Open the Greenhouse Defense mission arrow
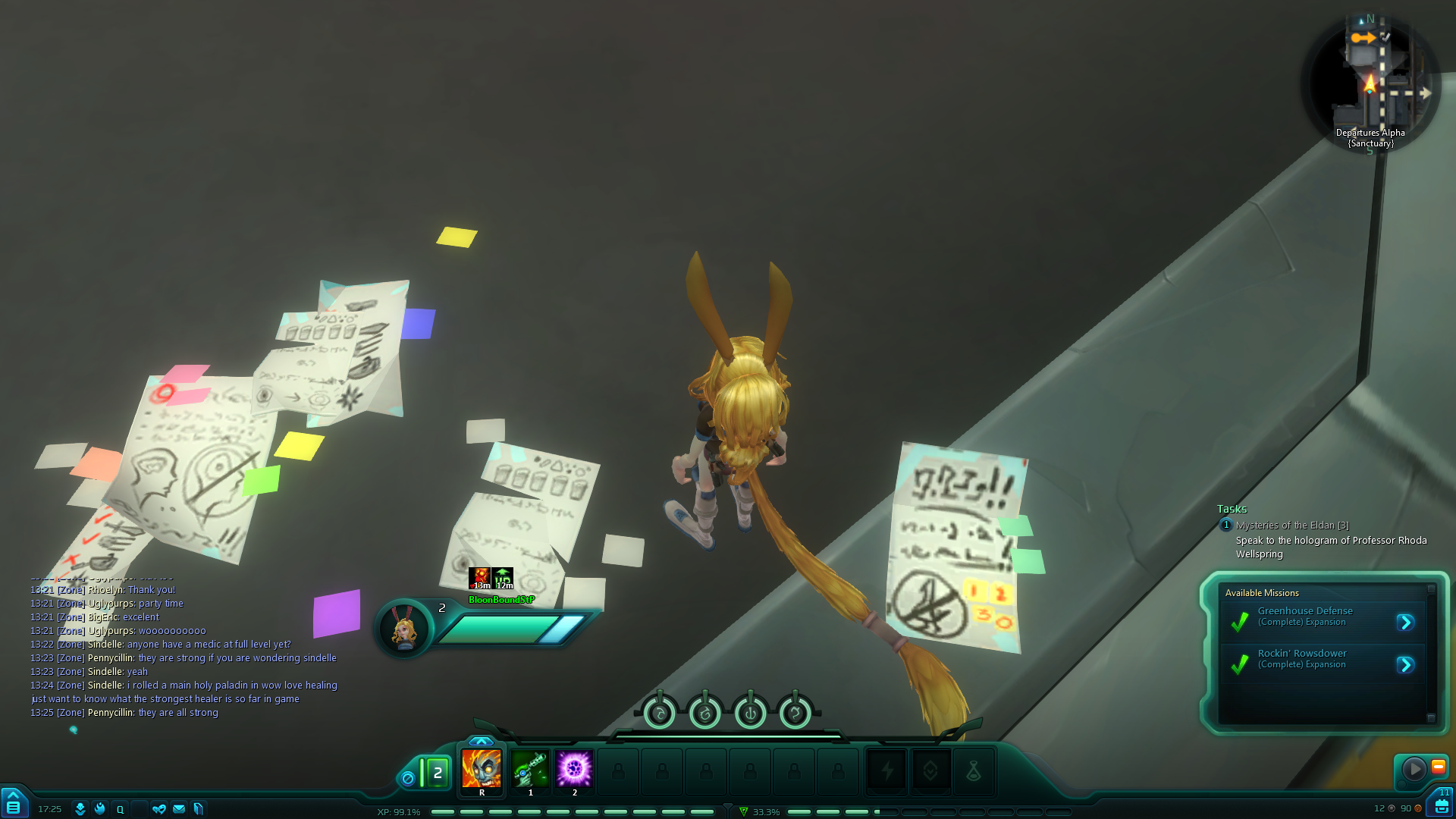1456x819 pixels. [1405, 623]
